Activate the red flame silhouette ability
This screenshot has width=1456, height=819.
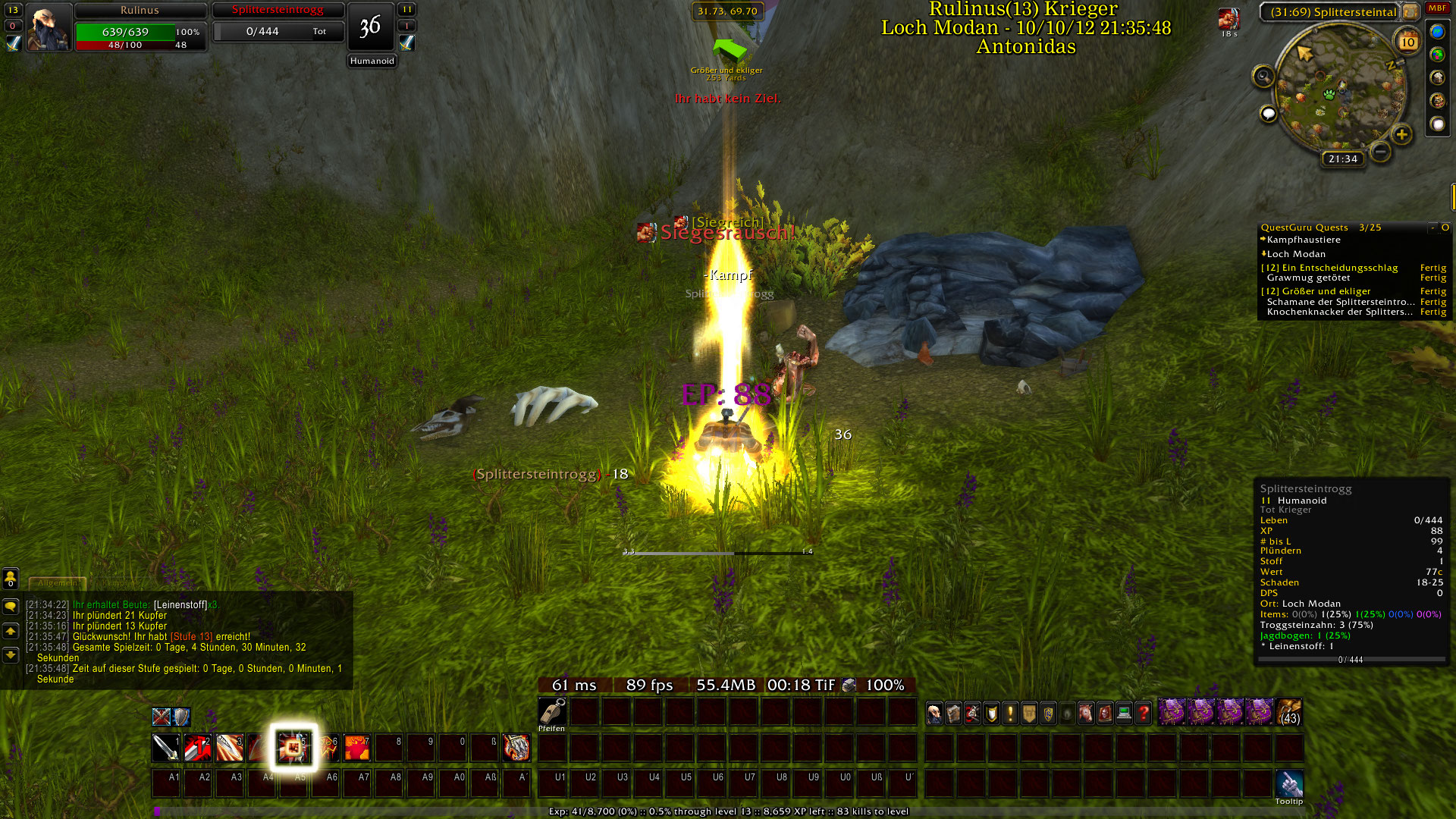pyautogui.click(x=356, y=748)
